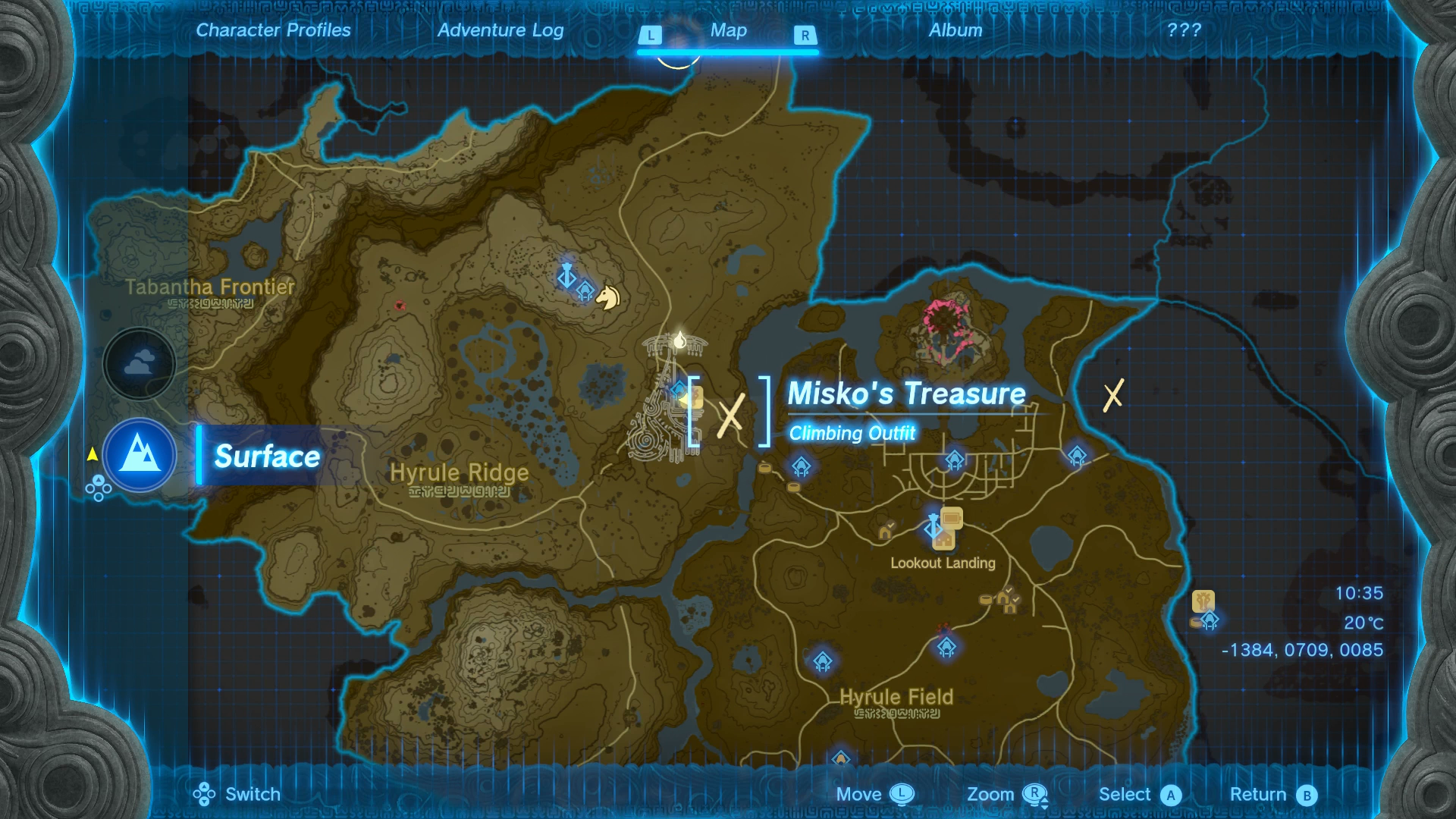Click the second X marker on the map's east side
1456x819 pixels.
[1114, 394]
